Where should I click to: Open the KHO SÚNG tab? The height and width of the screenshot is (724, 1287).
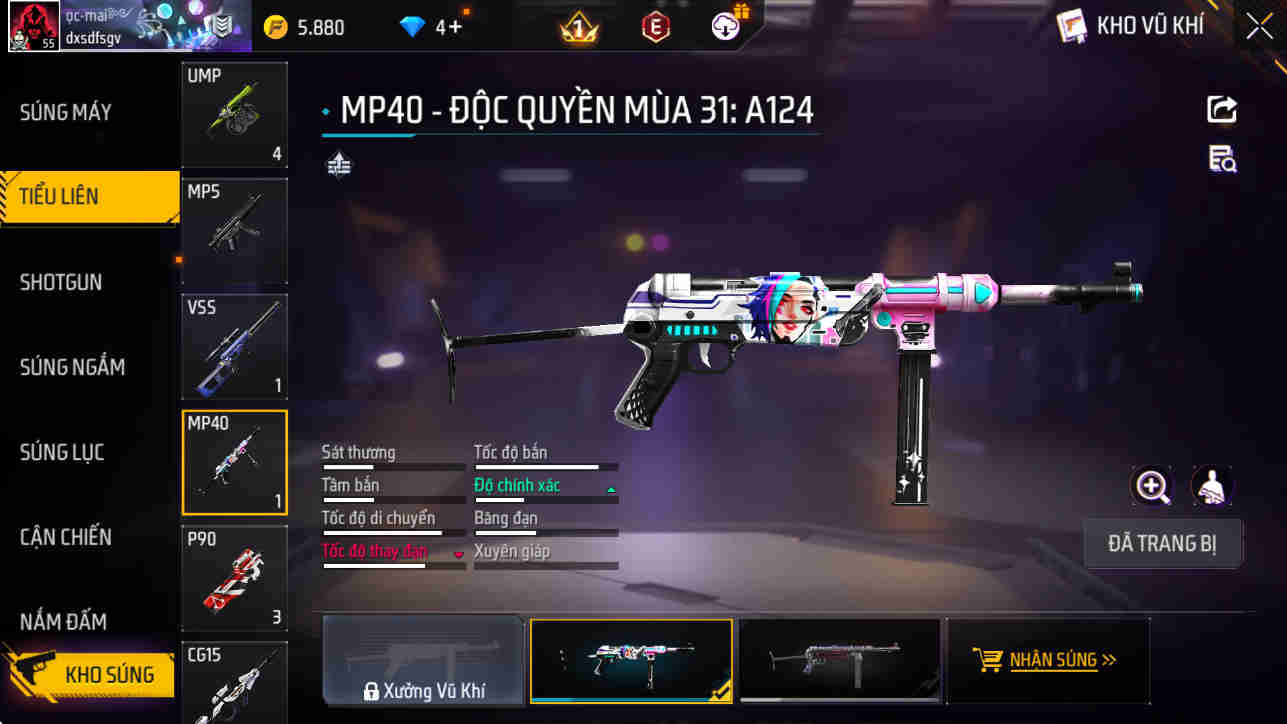click(x=95, y=674)
